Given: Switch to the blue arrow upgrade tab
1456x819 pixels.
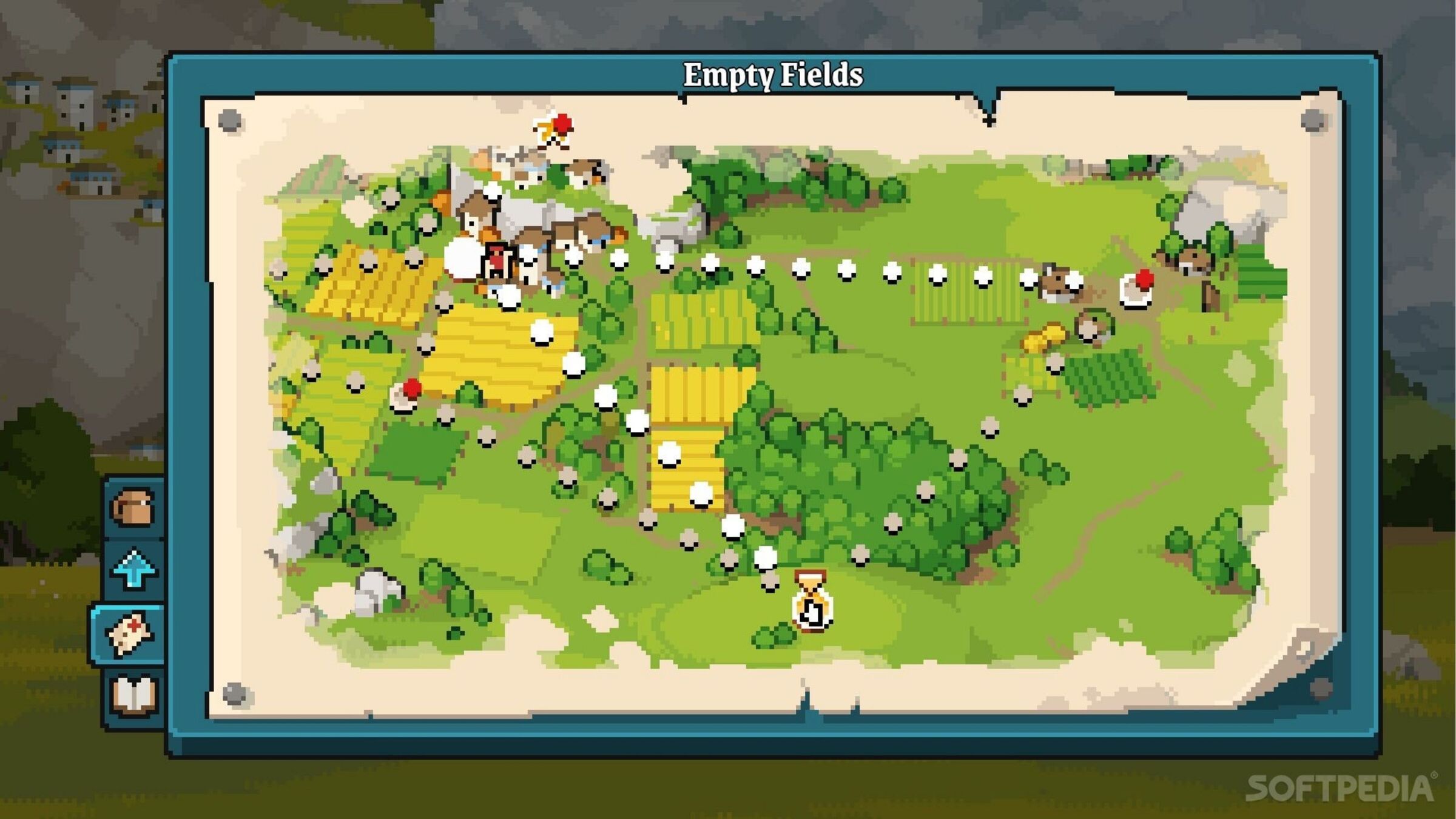Looking at the screenshot, I should 133,569.
